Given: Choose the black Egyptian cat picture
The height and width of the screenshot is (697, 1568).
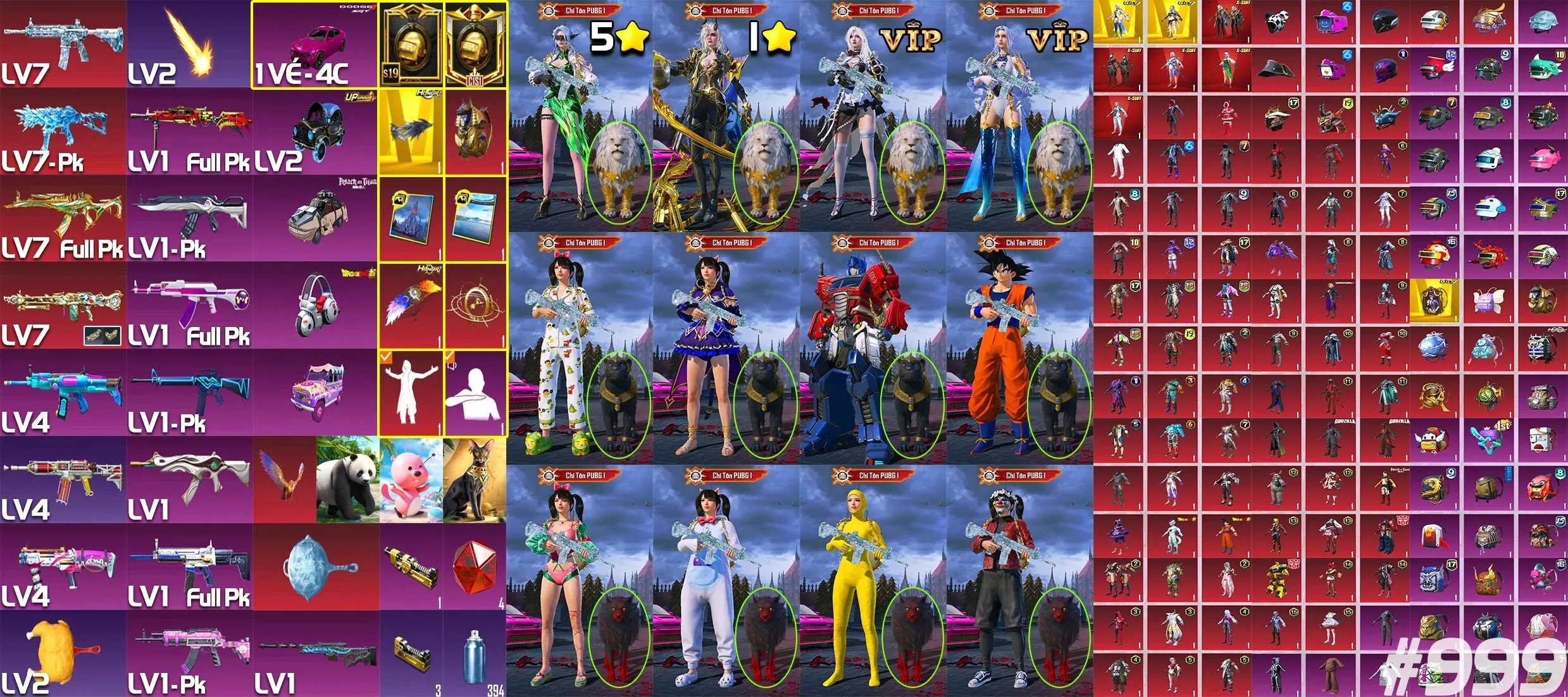Looking at the screenshot, I should tap(474, 479).
